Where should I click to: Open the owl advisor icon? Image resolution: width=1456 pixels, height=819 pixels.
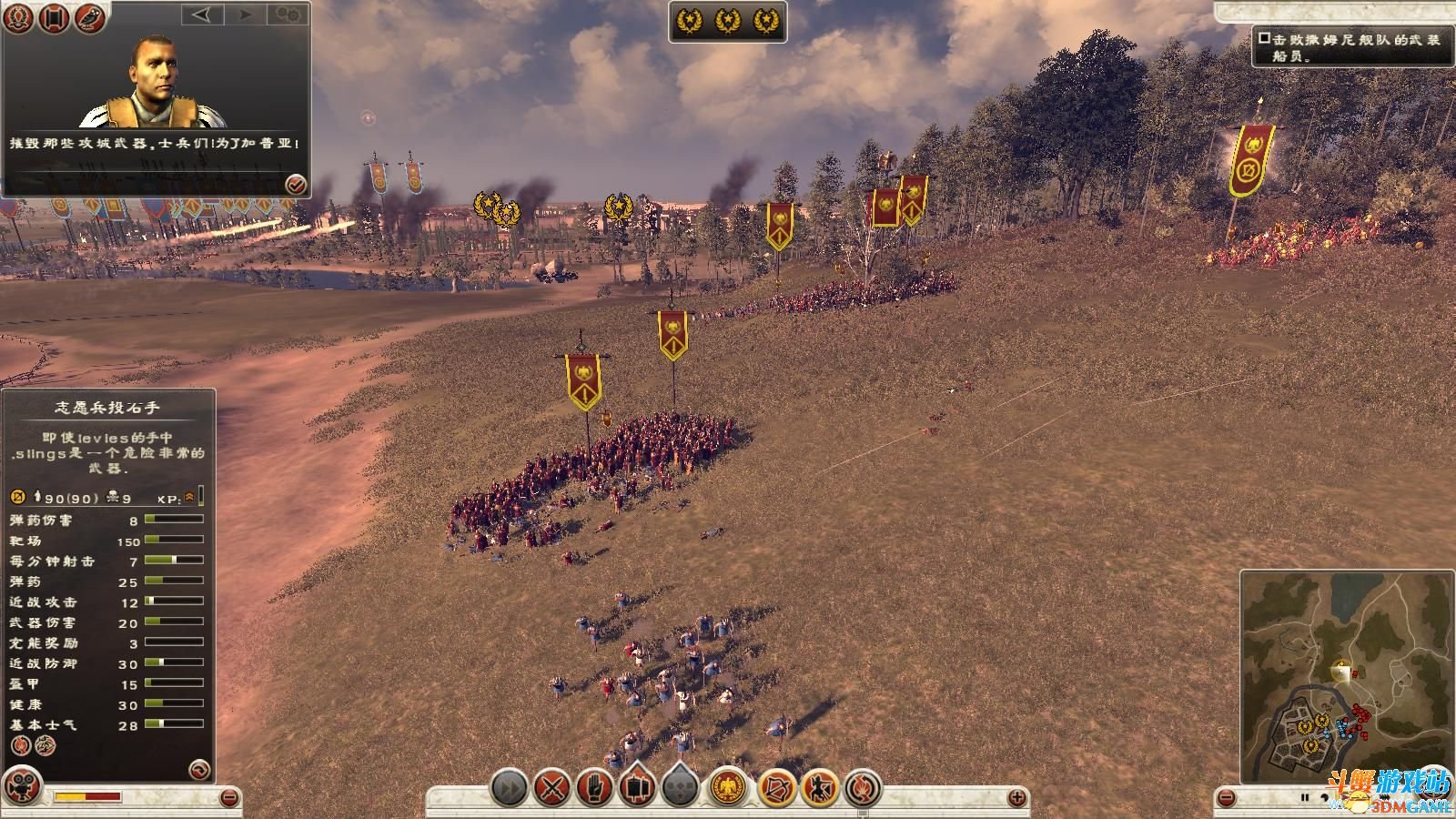click(90, 17)
